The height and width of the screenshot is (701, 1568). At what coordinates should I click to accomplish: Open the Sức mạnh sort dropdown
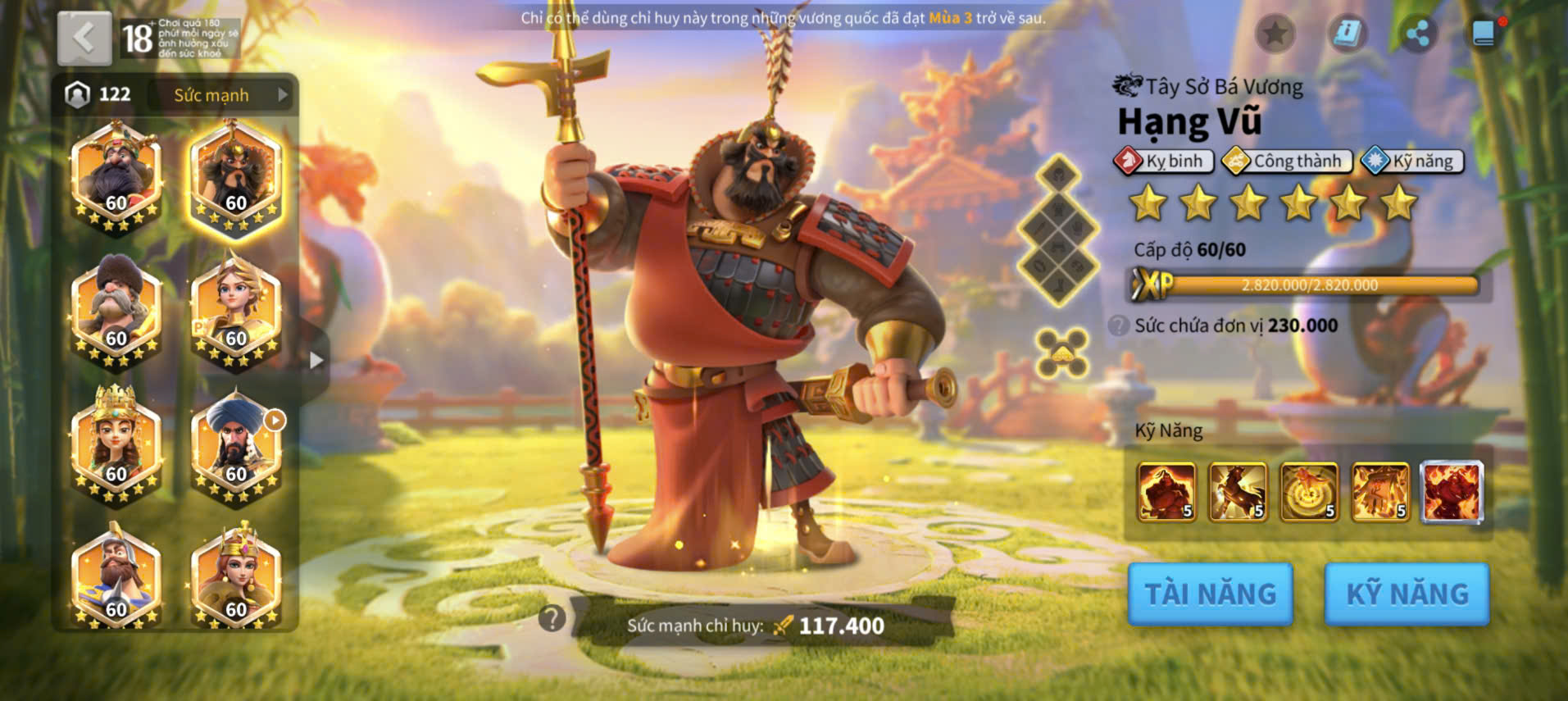click(222, 95)
